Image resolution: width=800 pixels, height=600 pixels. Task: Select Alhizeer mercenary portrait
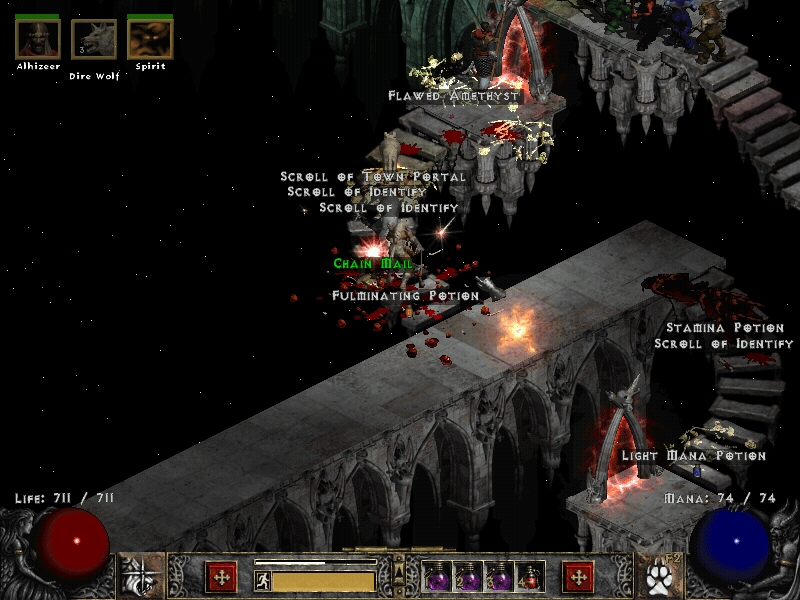click(38, 39)
